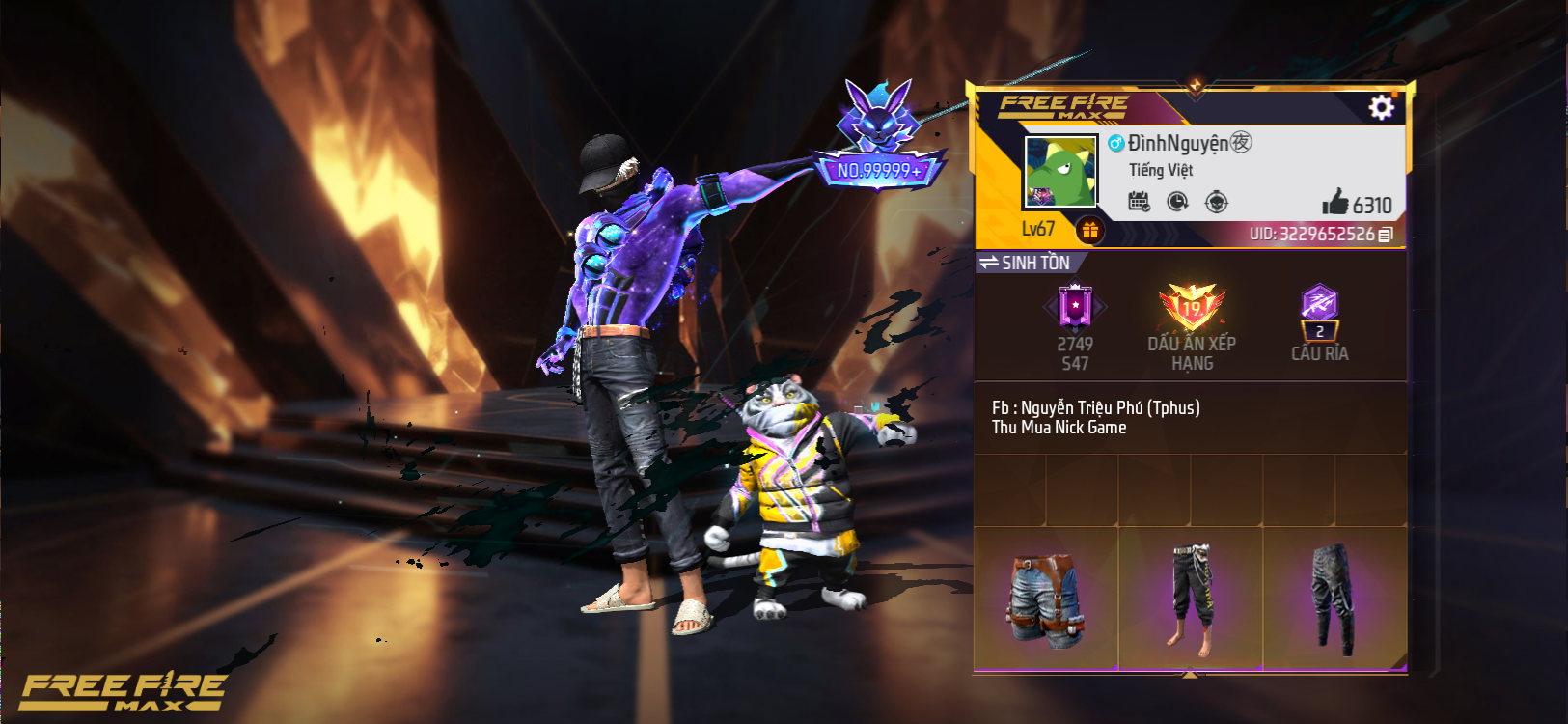Open profile settings with the gear icon
The width and height of the screenshot is (1568, 724).
1381,107
